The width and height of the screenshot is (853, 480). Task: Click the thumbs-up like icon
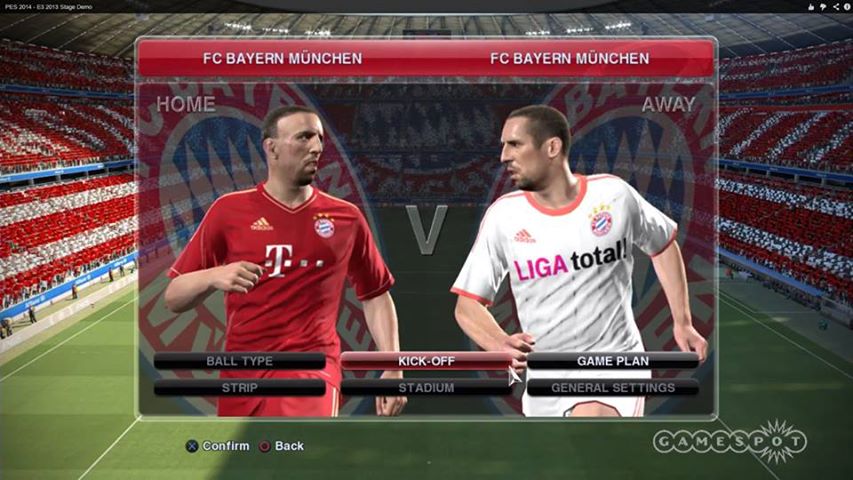click(x=811, y=7)
